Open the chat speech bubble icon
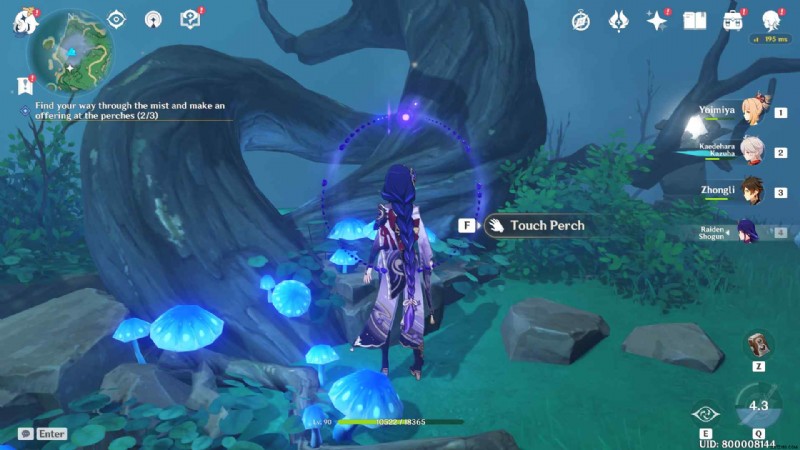 pyautogui.click(x=25, y=434)
